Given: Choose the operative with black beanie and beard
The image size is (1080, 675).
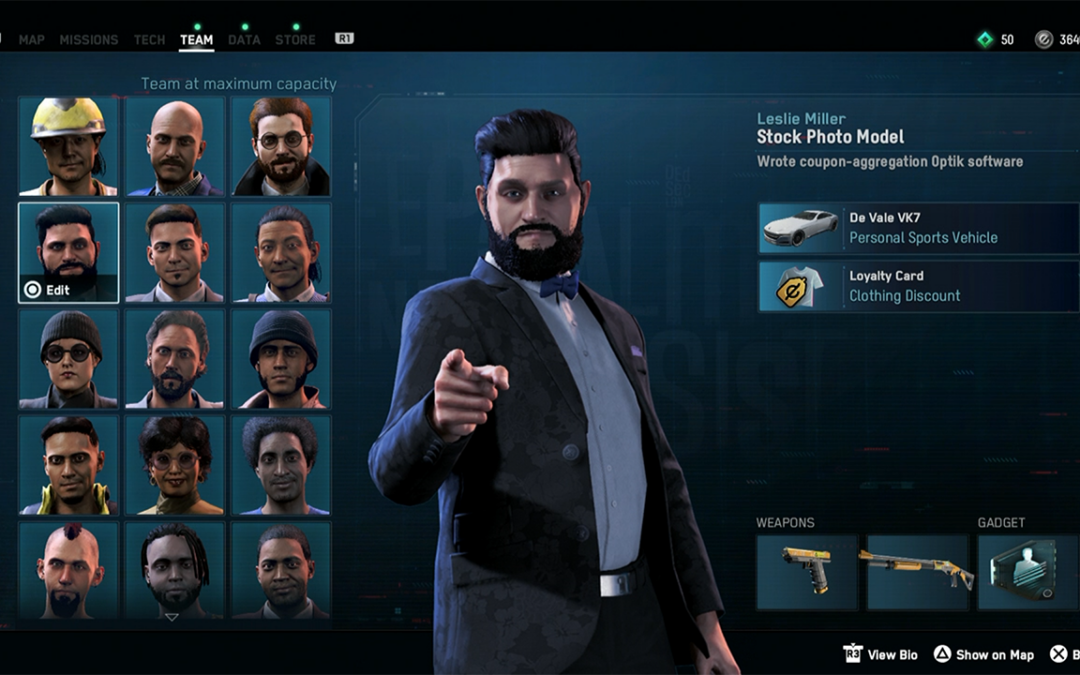Looking at the screenshot, I should click(281, 359).
